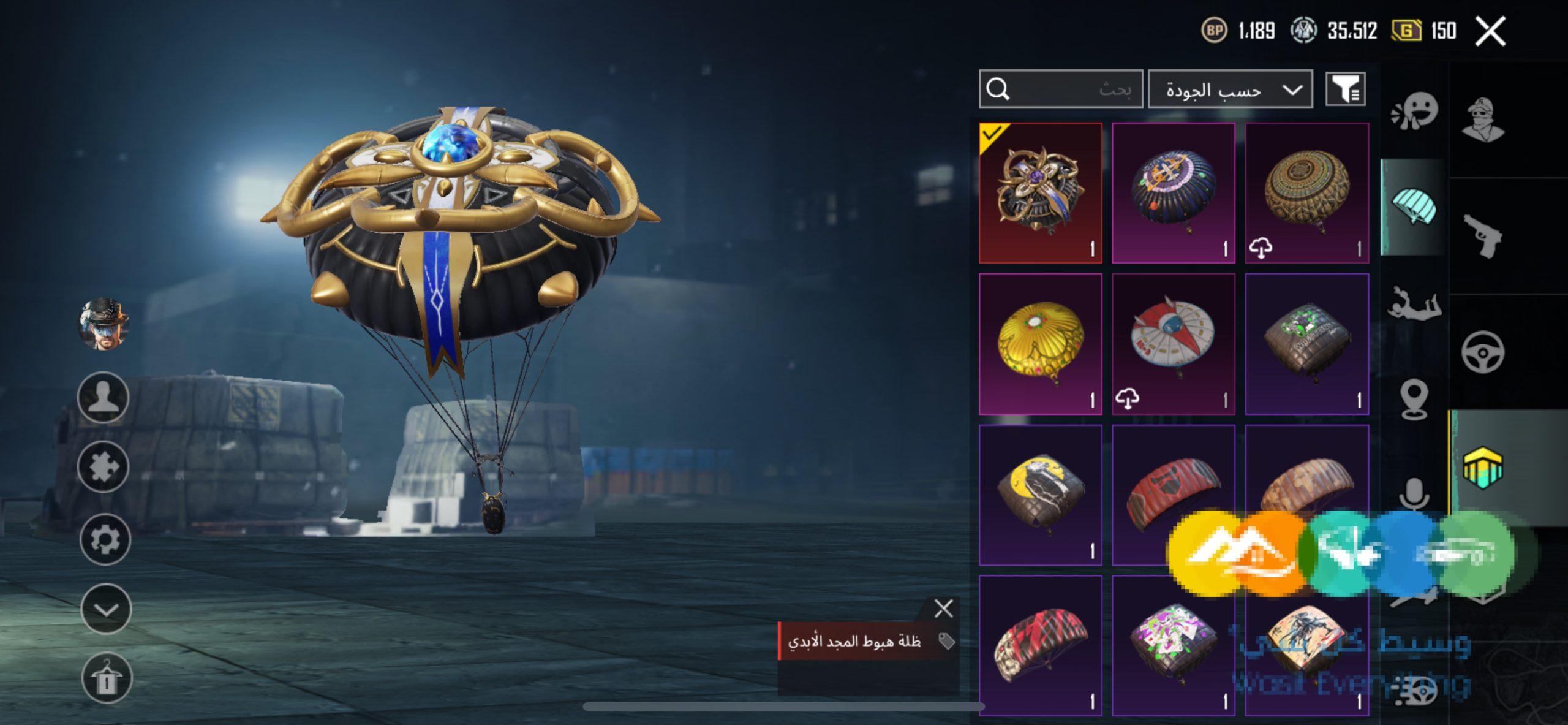The width and height of the screenshot is (1568, 725).
Task: Open the vehicle steering wheel tab
Action: coord(1483,352)
